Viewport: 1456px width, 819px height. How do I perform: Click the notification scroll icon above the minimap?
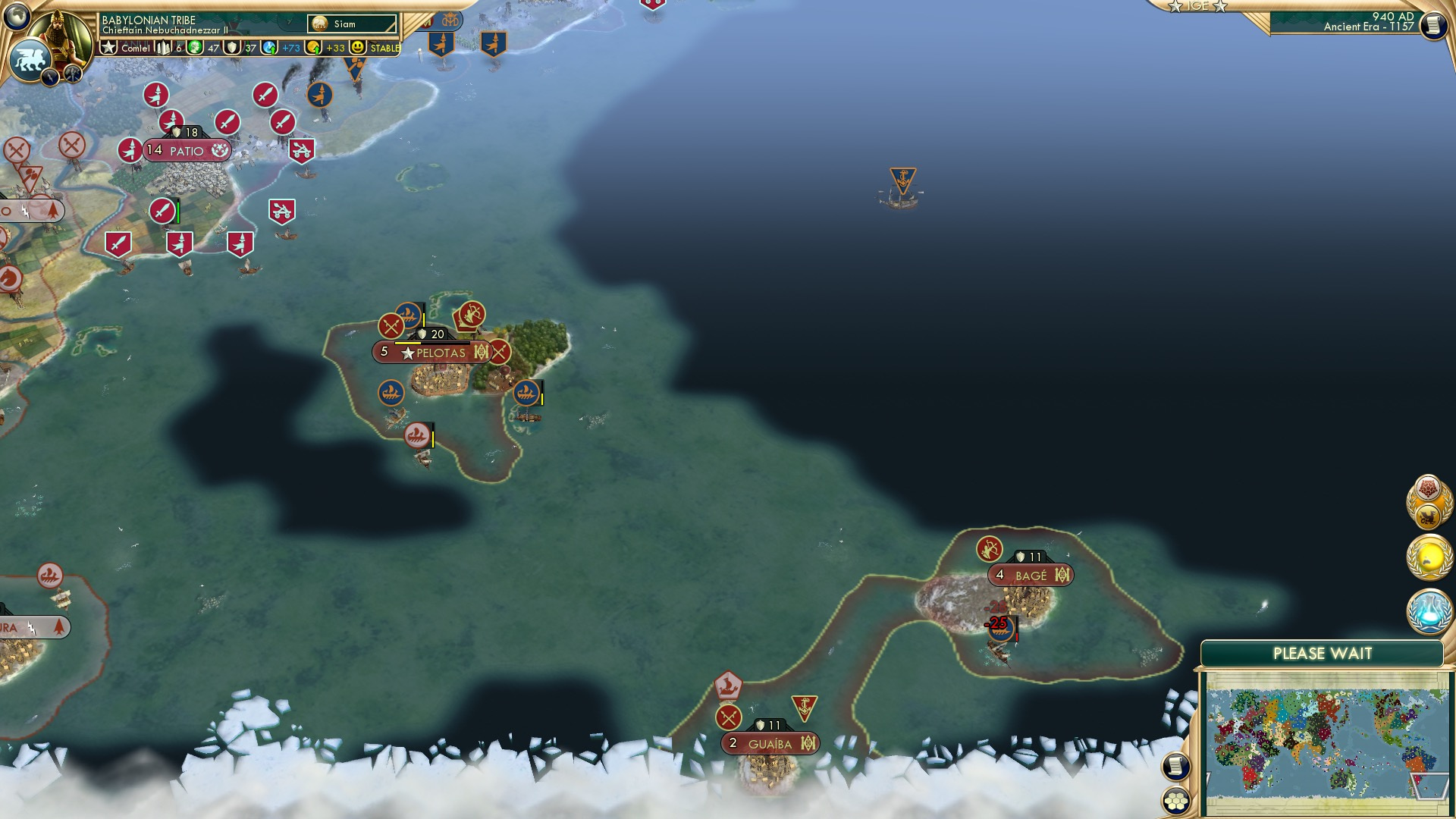point(1176,765)
